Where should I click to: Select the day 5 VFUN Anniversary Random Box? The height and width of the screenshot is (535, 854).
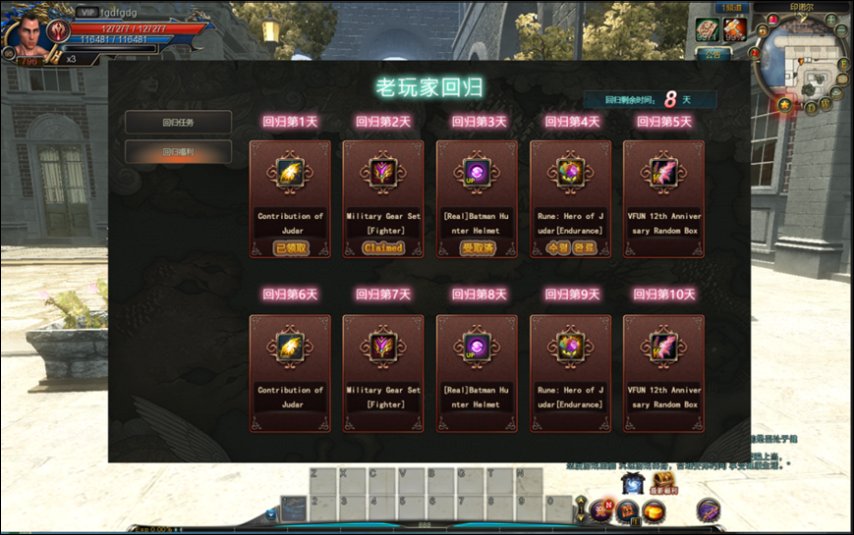tap(663, 173)
